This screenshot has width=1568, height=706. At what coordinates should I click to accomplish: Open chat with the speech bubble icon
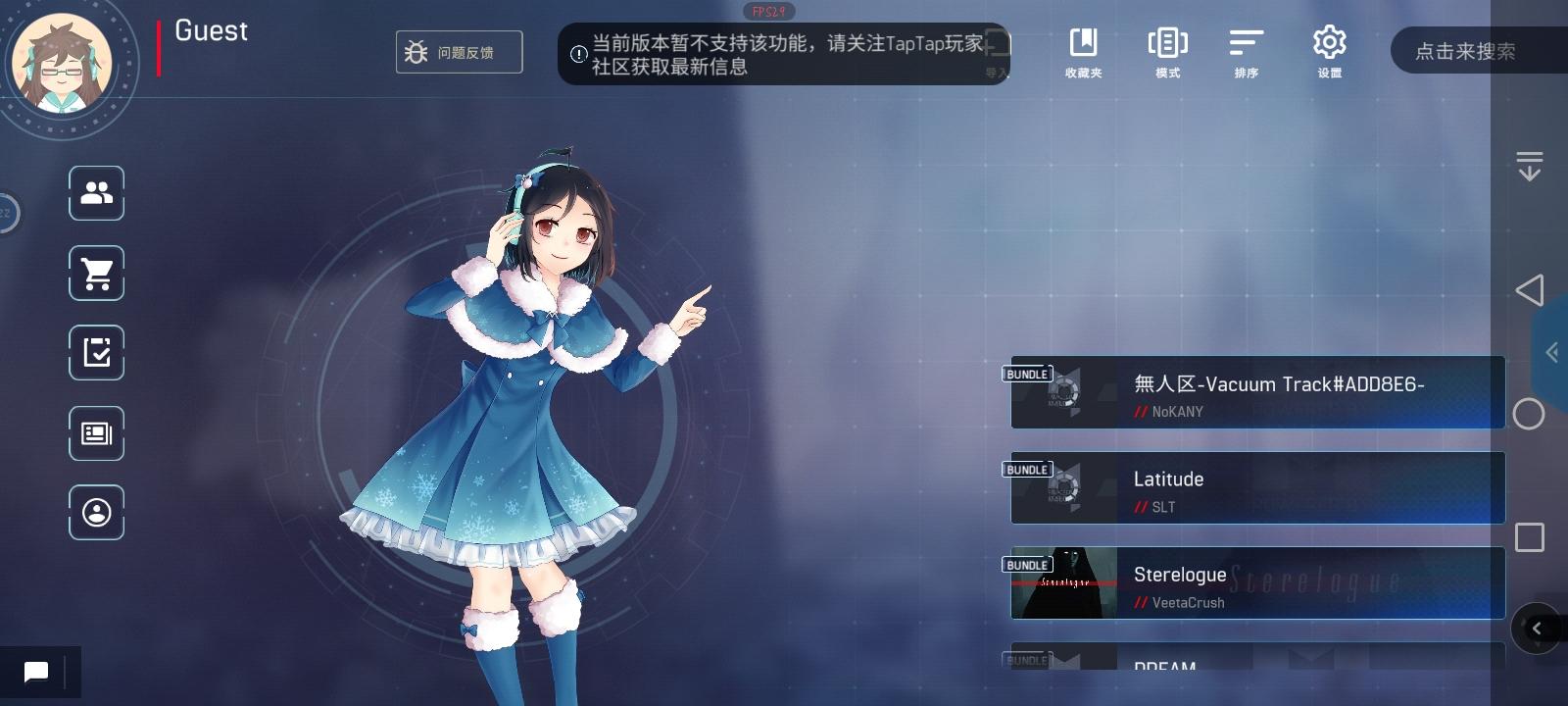36,672
